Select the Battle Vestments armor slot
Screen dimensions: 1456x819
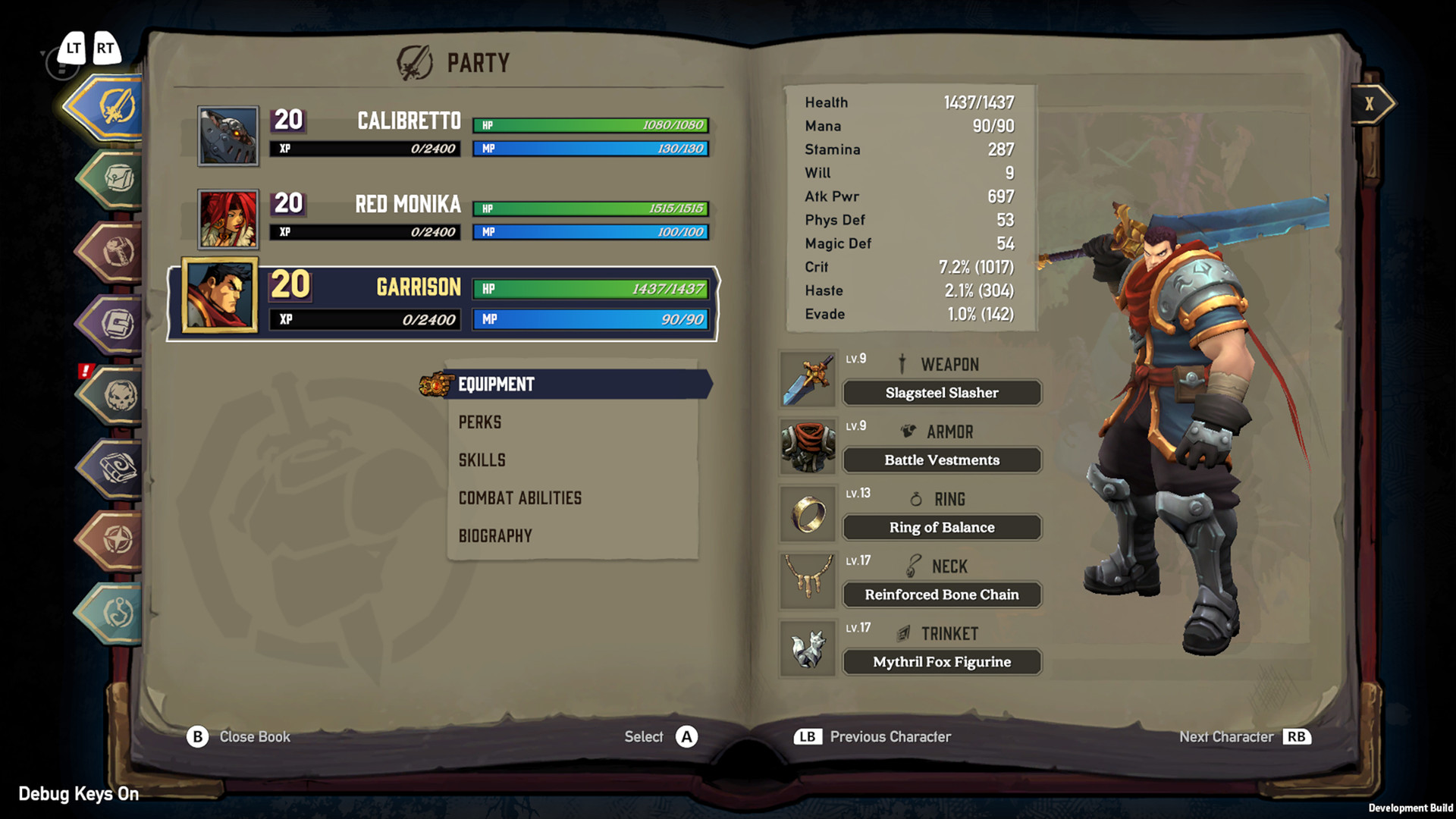click(942, 460)
